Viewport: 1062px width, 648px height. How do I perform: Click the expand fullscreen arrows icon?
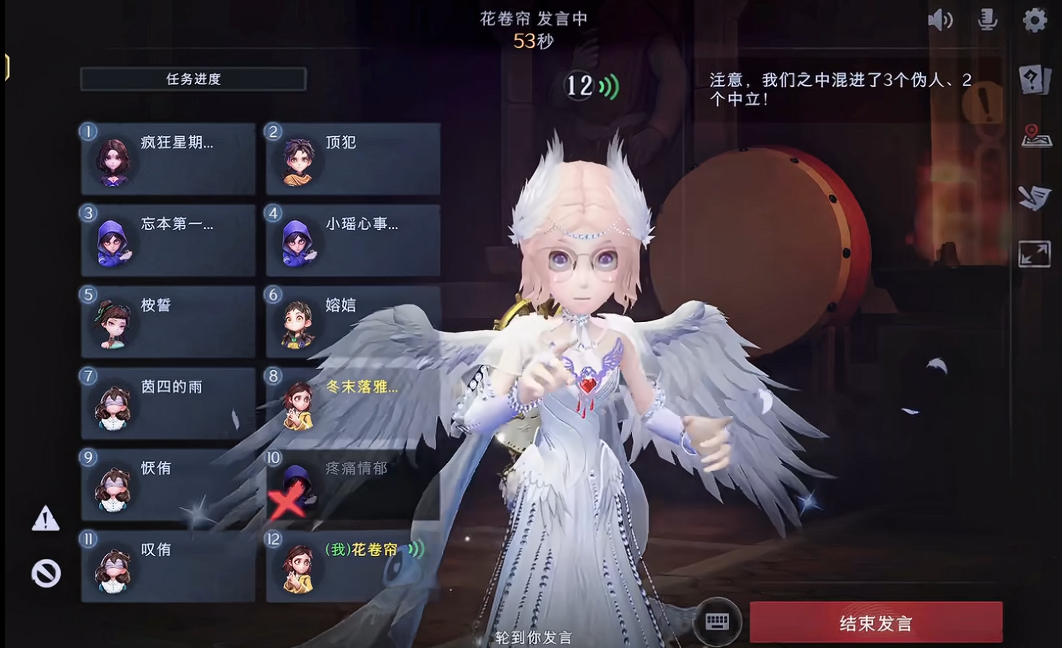click(x=1035, y=253)
